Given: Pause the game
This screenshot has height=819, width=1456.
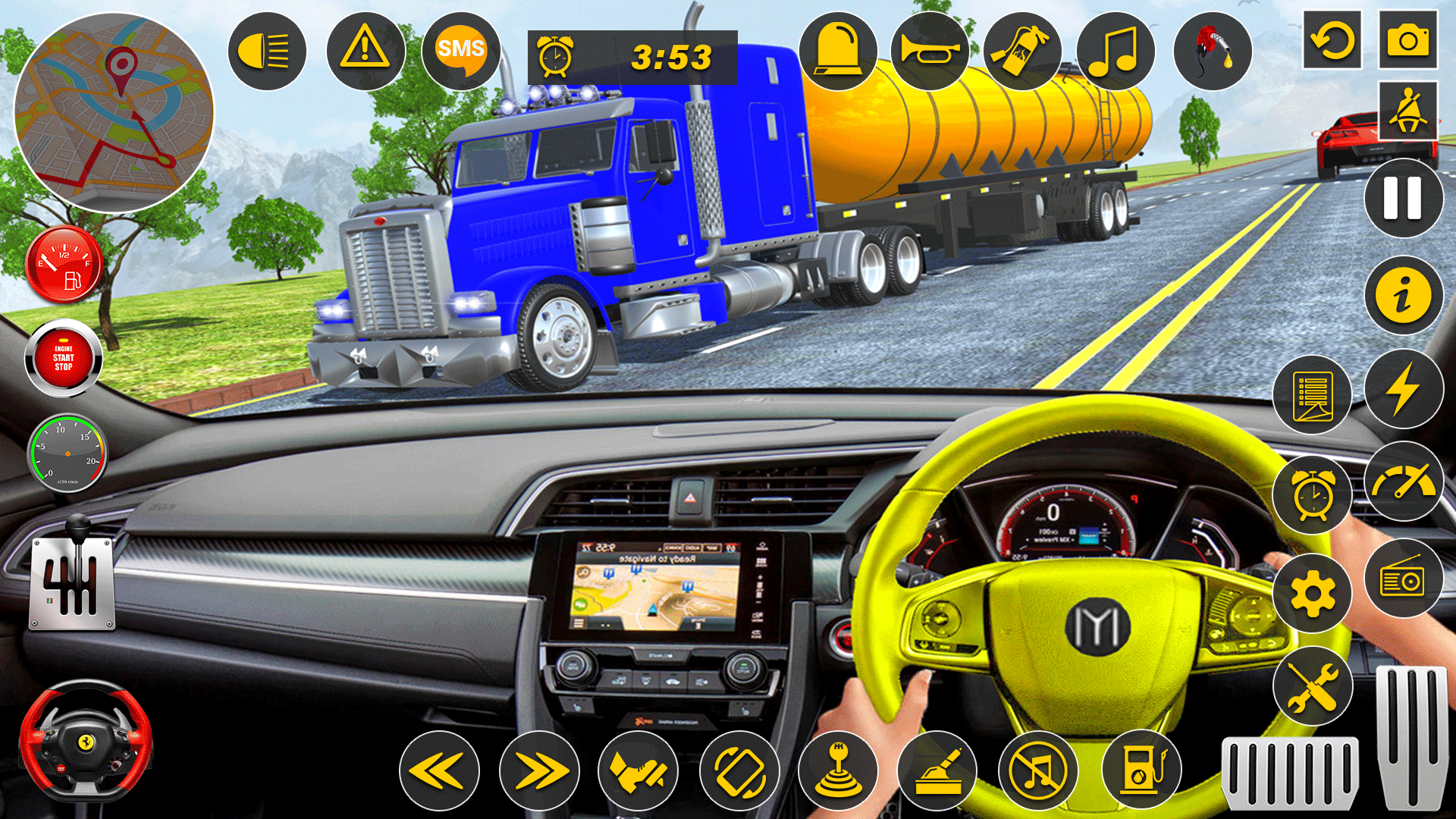Looking at the screenshot, I should tap(1403, 199).
